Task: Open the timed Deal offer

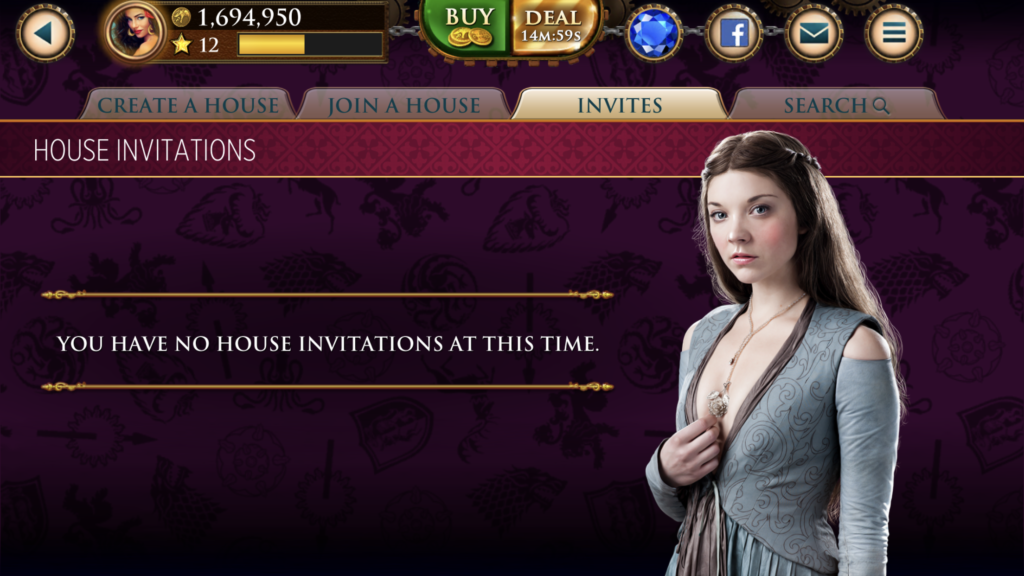Action: tap(553, 27)
